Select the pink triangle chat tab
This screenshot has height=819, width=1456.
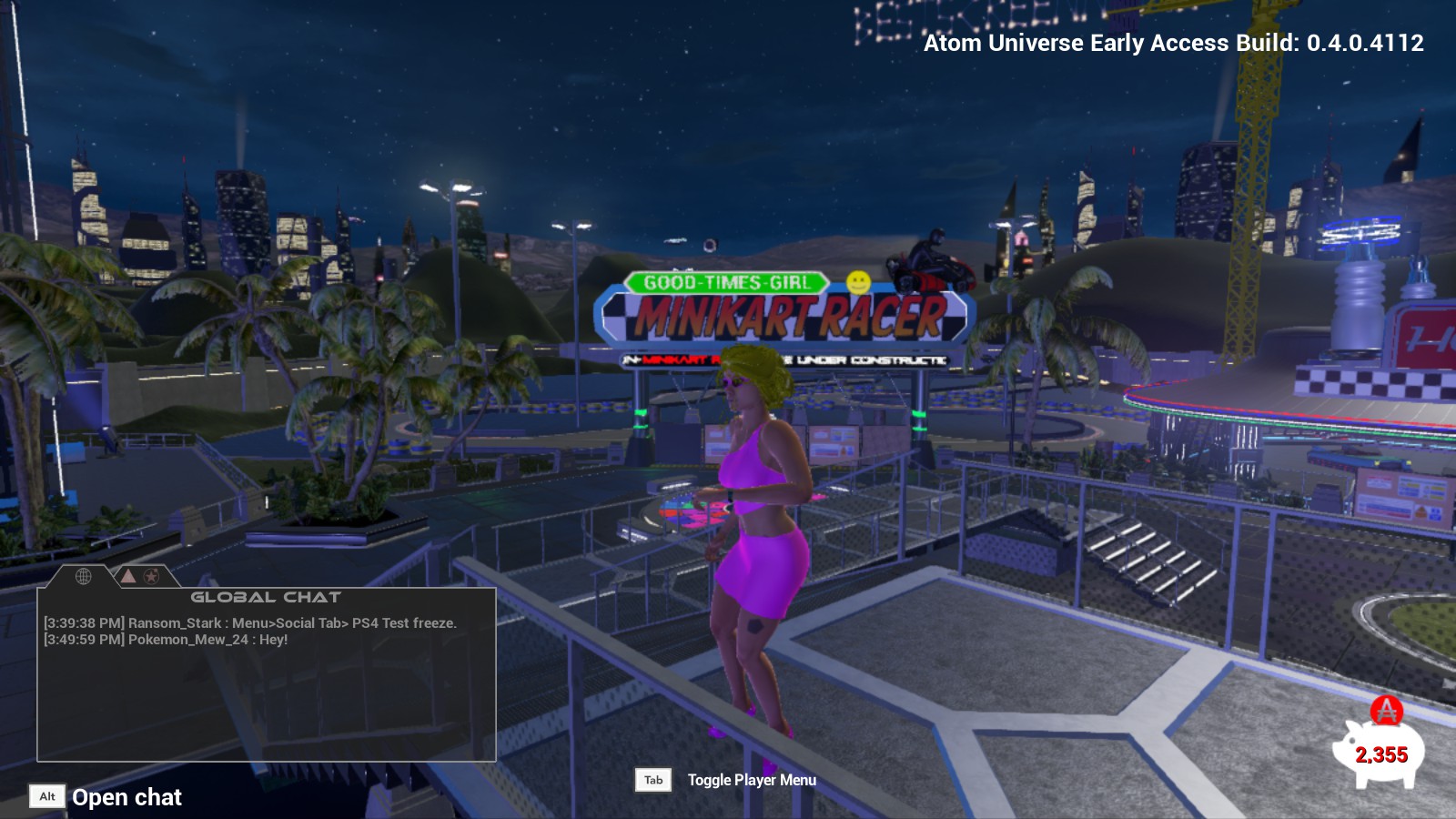tap(128, 576)
